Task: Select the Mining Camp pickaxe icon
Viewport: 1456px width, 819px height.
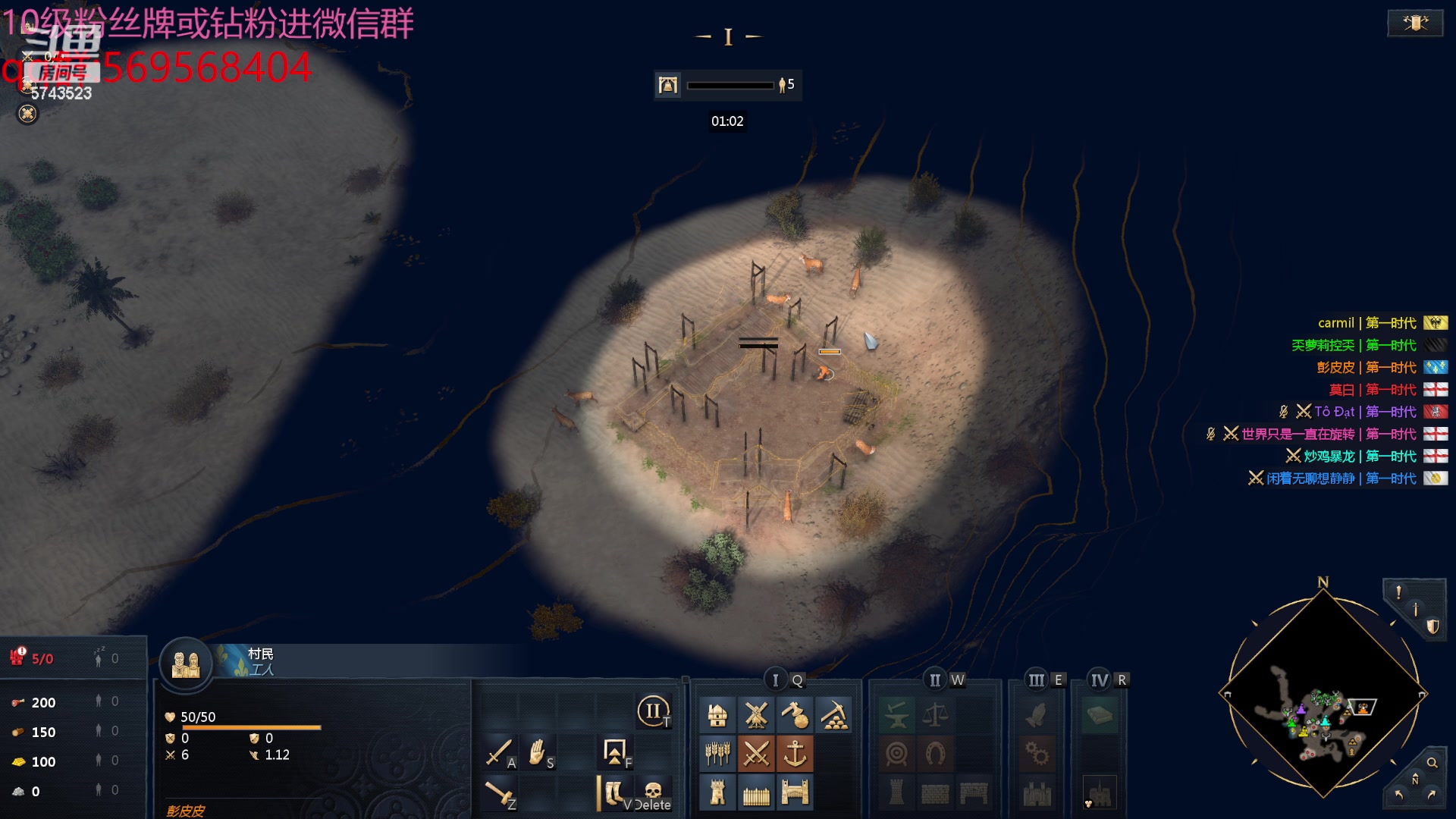Action: [834, 715]
